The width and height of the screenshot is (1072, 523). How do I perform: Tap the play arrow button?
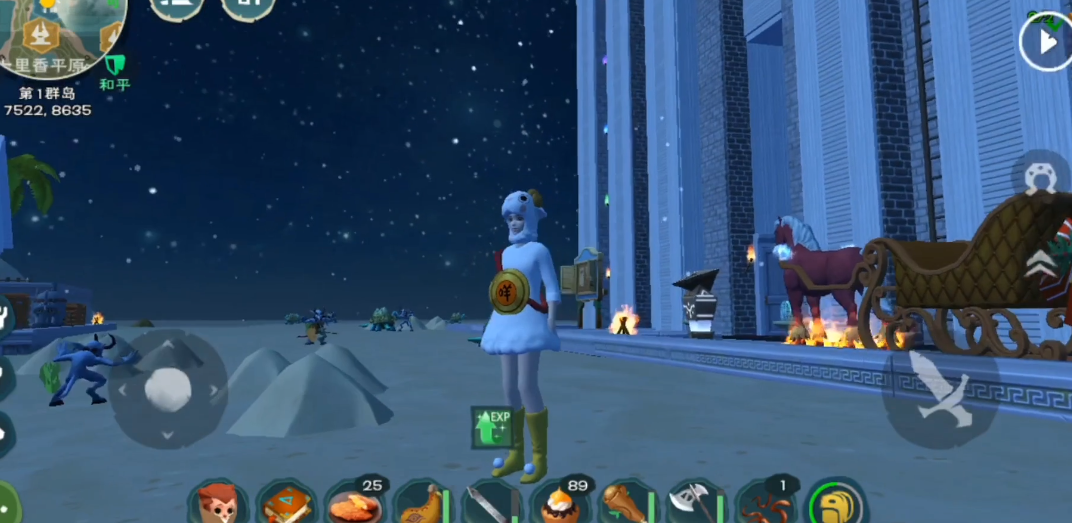[1046, 42]
